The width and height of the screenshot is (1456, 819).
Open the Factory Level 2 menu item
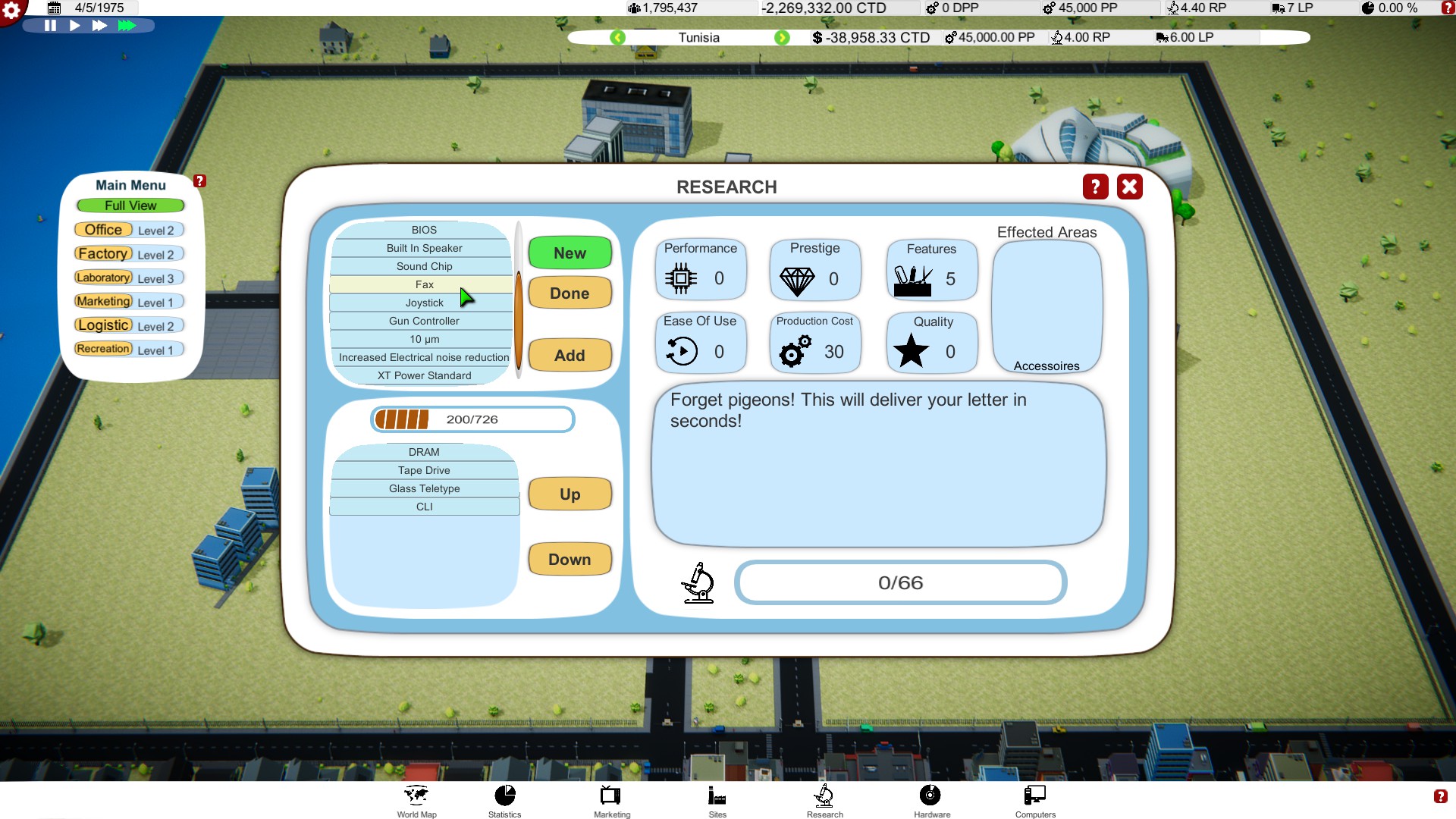point(103,253)
